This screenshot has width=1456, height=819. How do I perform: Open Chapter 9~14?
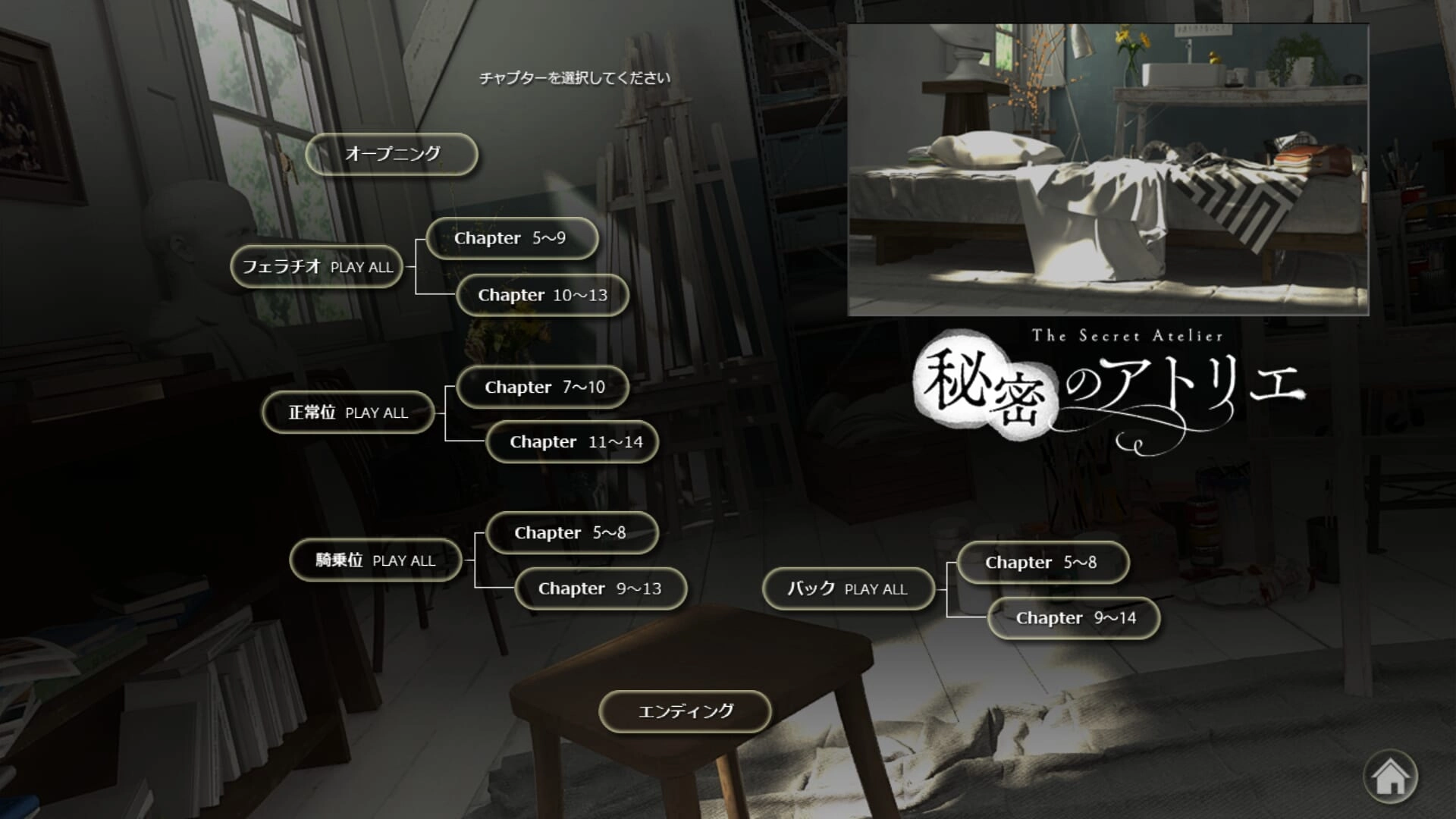pyautogui.click(x=1073, y=618)
